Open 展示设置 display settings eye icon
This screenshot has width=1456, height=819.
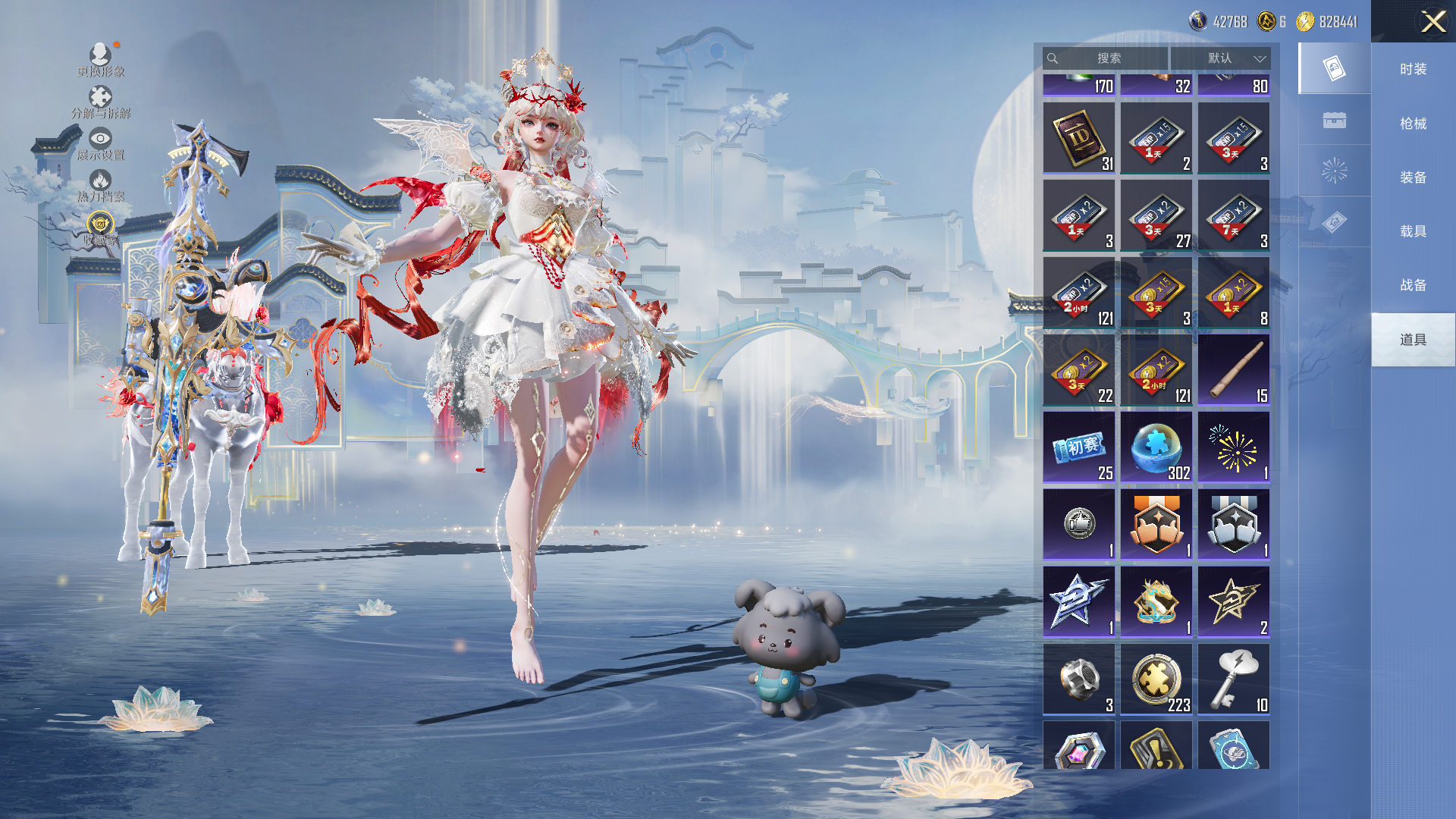coord(100,143)
